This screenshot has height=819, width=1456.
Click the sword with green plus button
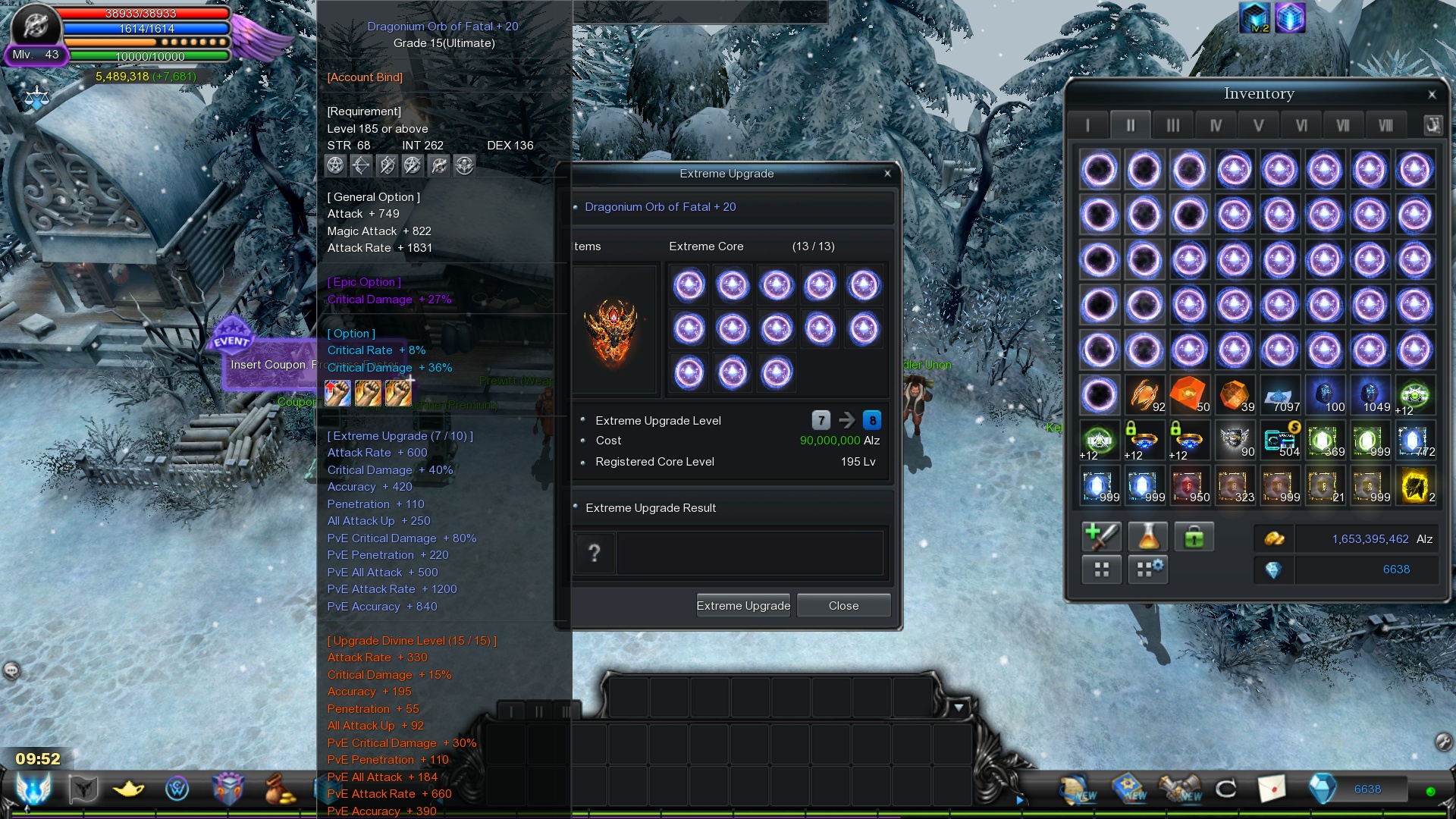1101,537
